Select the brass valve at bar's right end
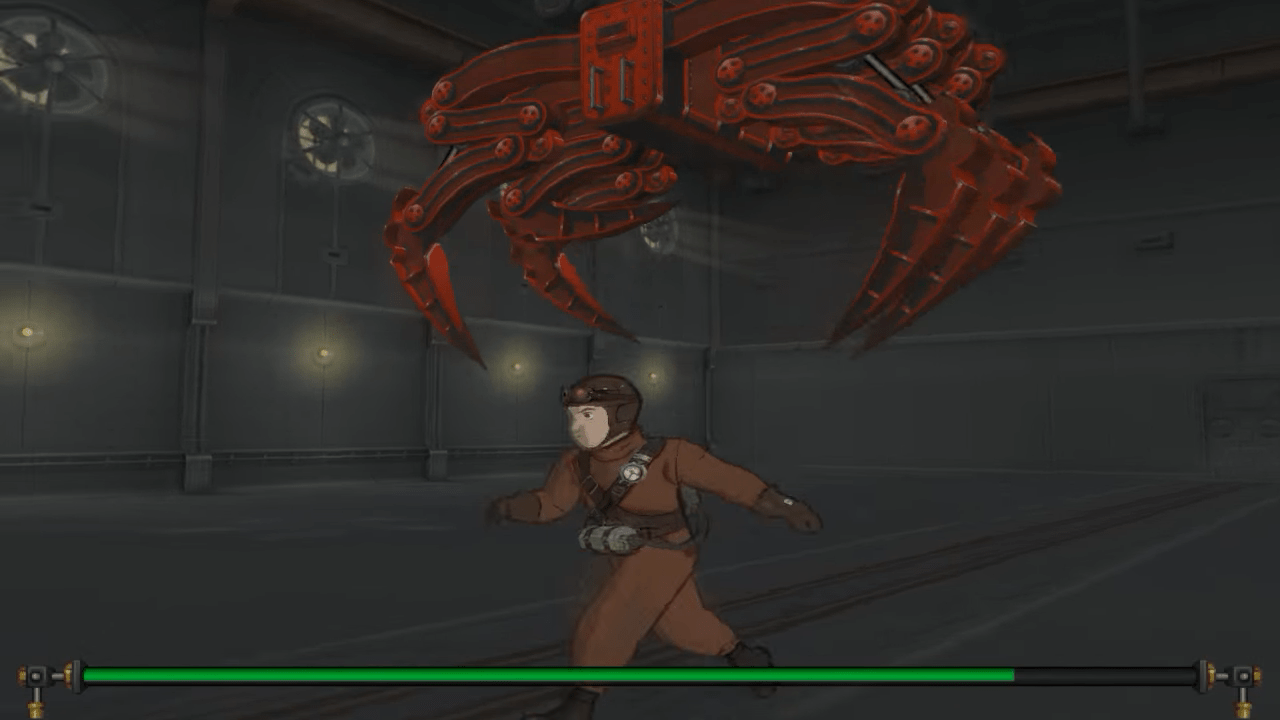This screenshot has width=1280, height=720. 1240,676
